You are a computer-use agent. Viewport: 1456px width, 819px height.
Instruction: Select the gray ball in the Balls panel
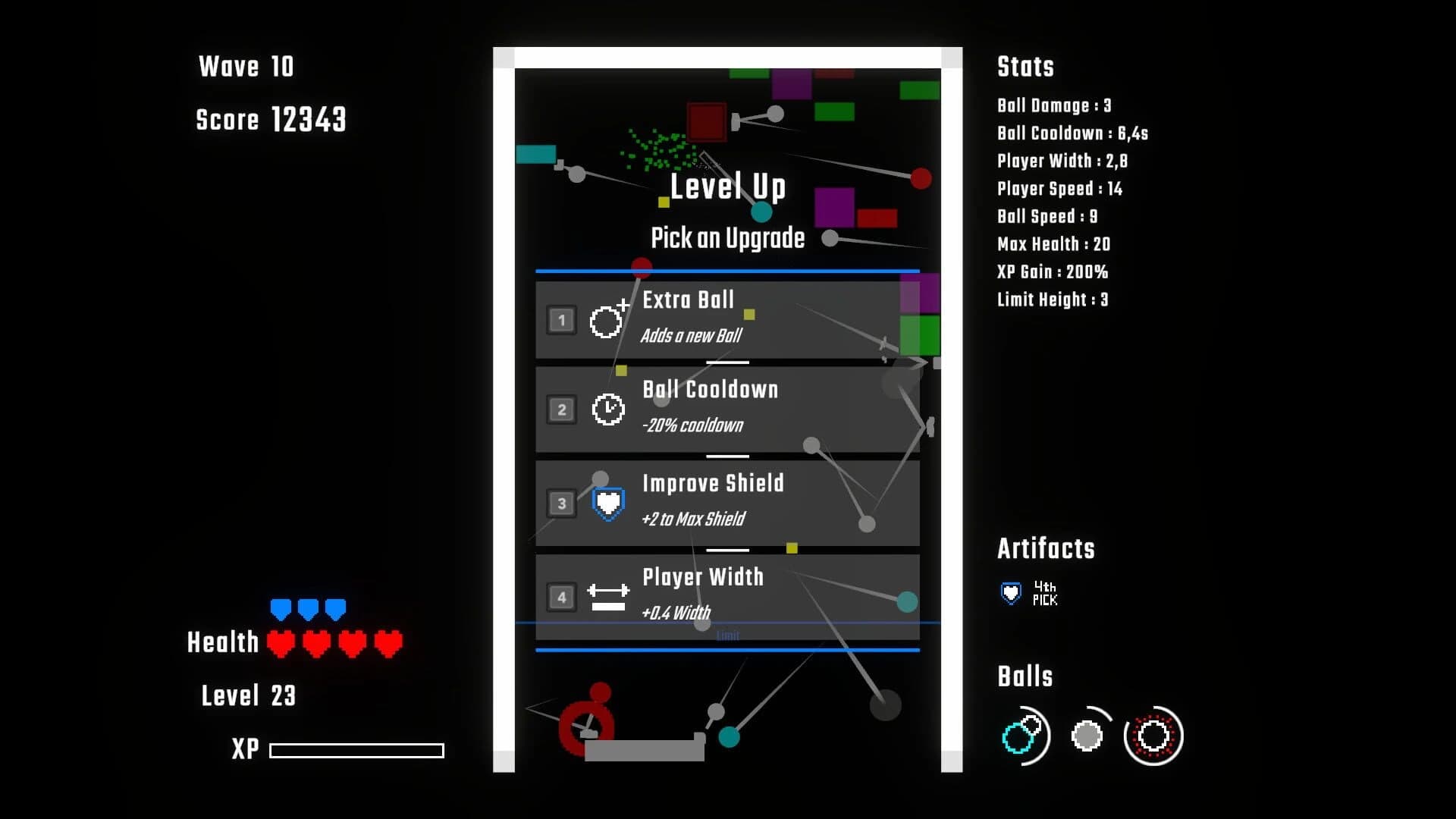(x=1088, y=734)
